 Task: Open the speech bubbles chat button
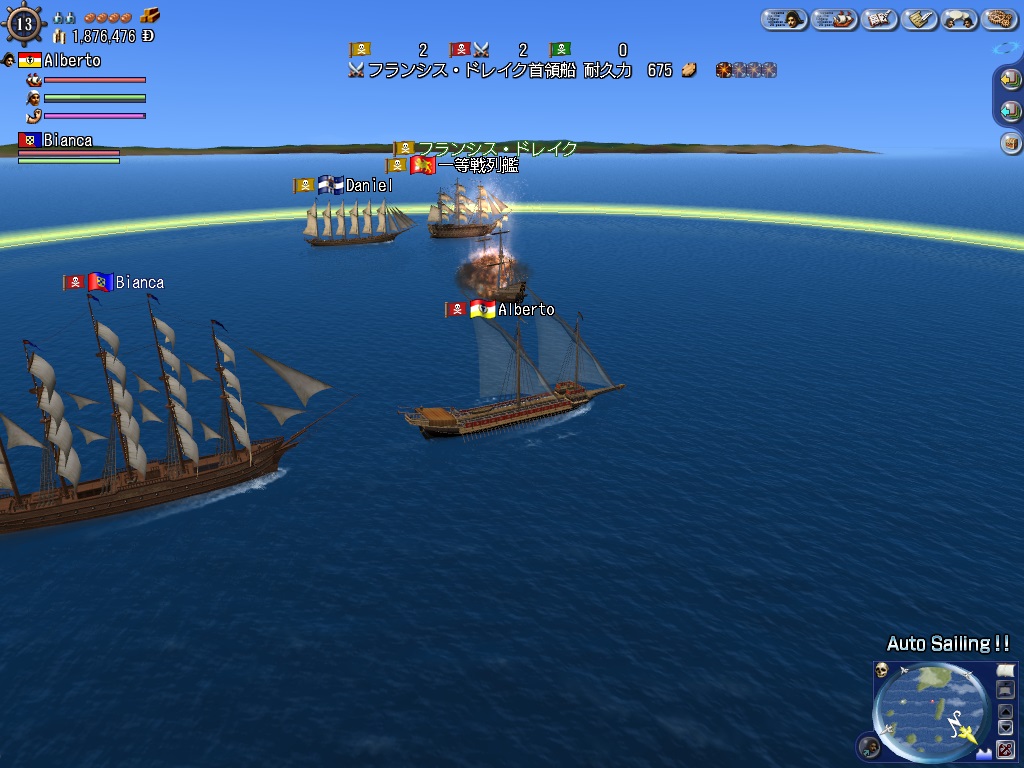959,19
